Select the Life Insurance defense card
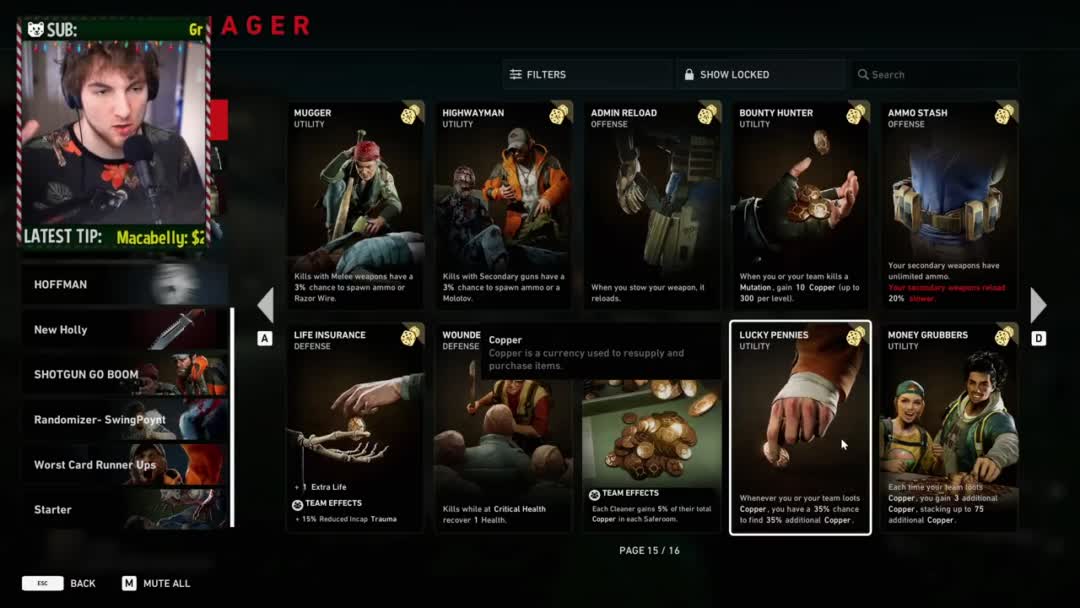The height and width of the screenshot is (608, 1080). pos(356,428)
